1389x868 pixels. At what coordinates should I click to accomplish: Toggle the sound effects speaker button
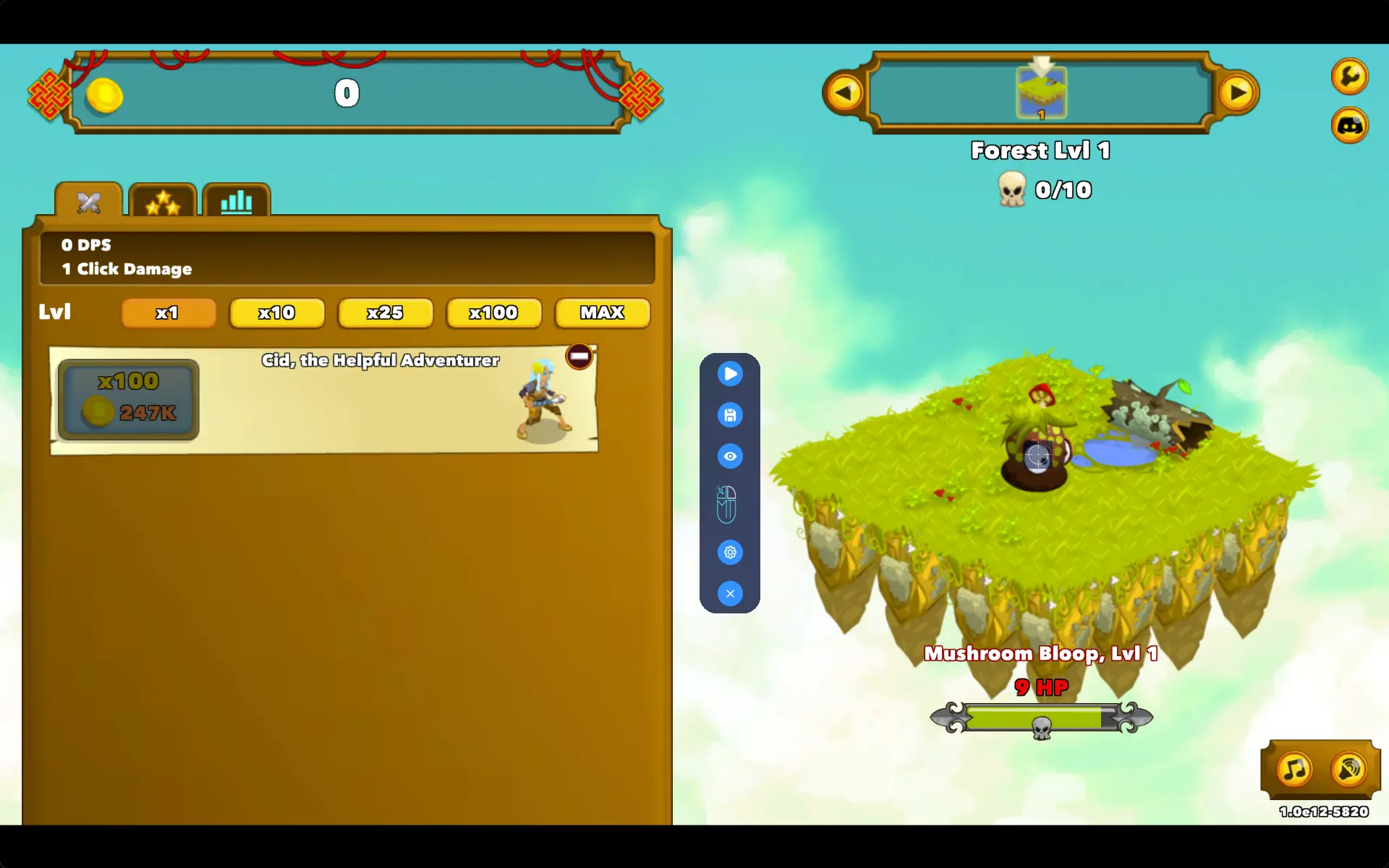(1349, 769)
